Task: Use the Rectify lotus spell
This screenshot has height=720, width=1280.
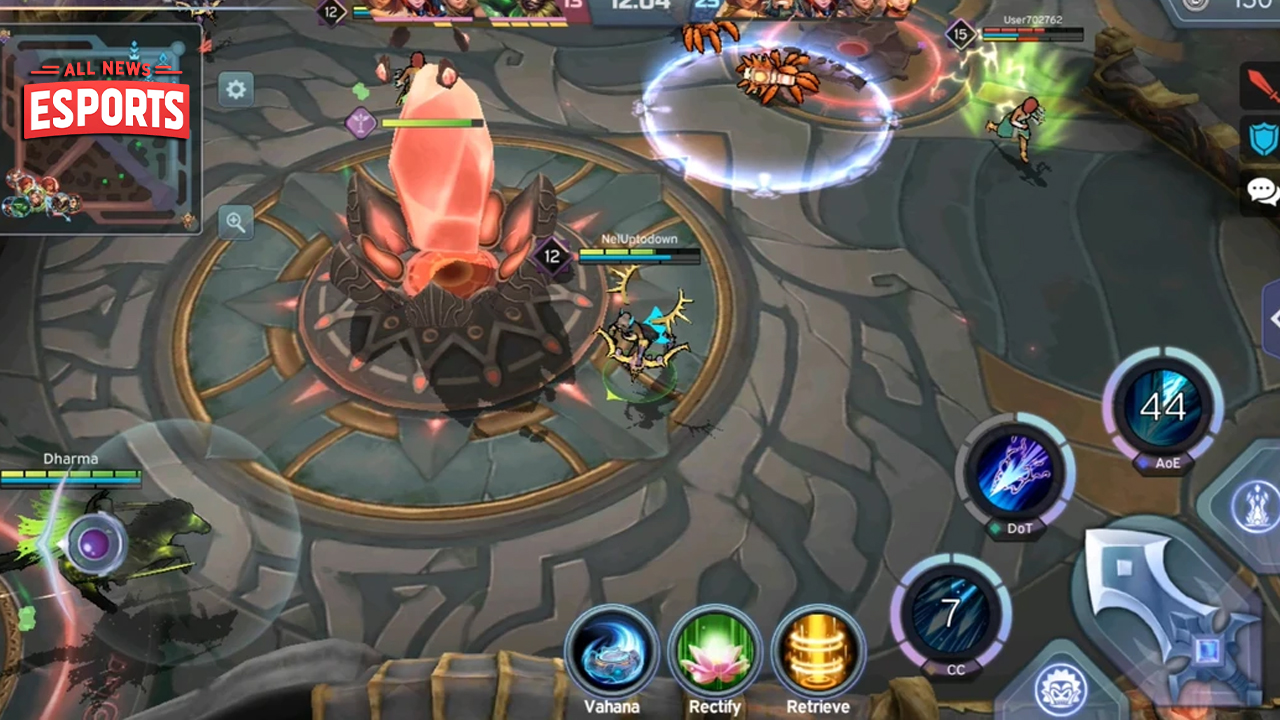Action: (715, 652)
